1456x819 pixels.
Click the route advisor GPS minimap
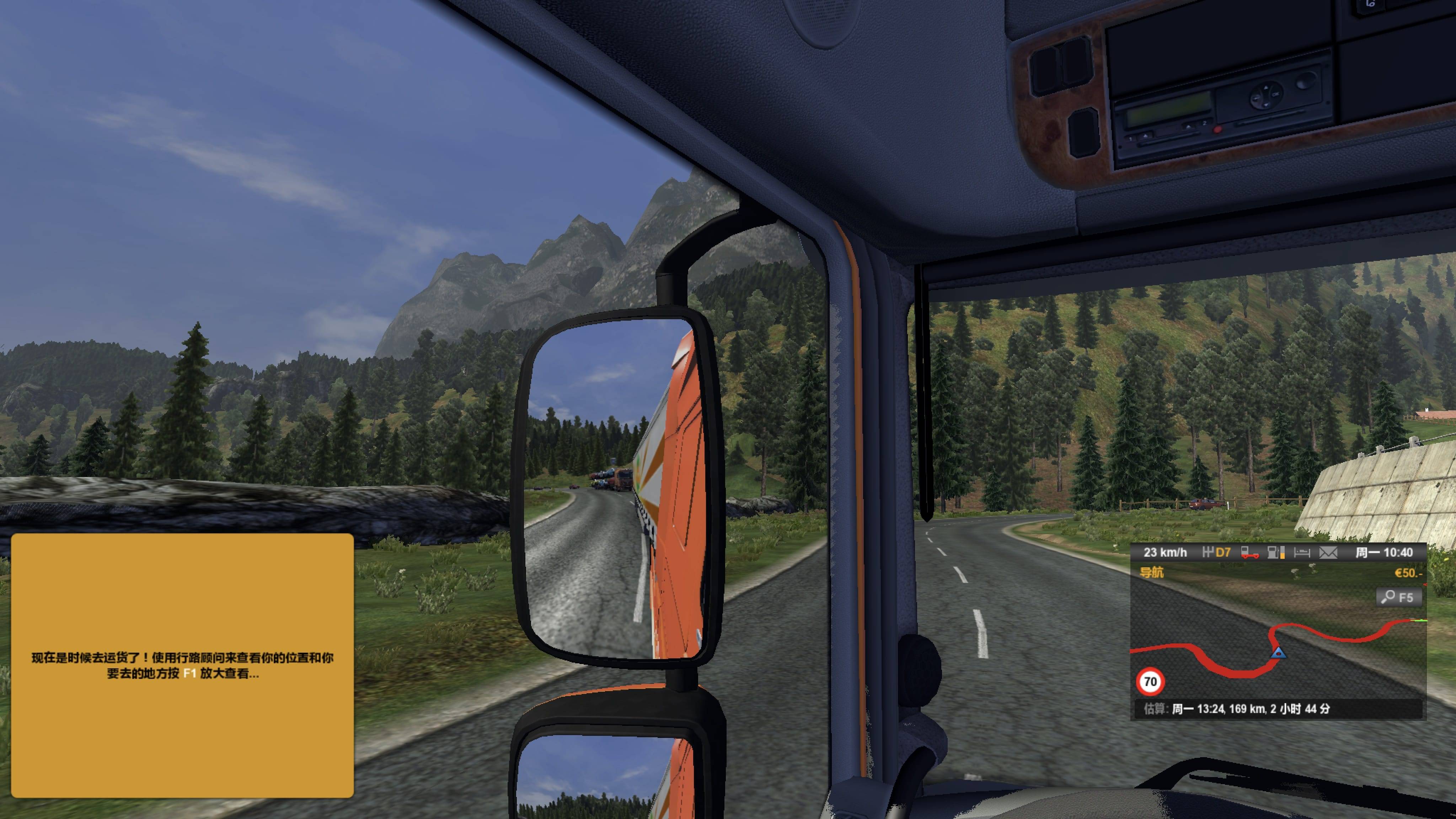1278,644
